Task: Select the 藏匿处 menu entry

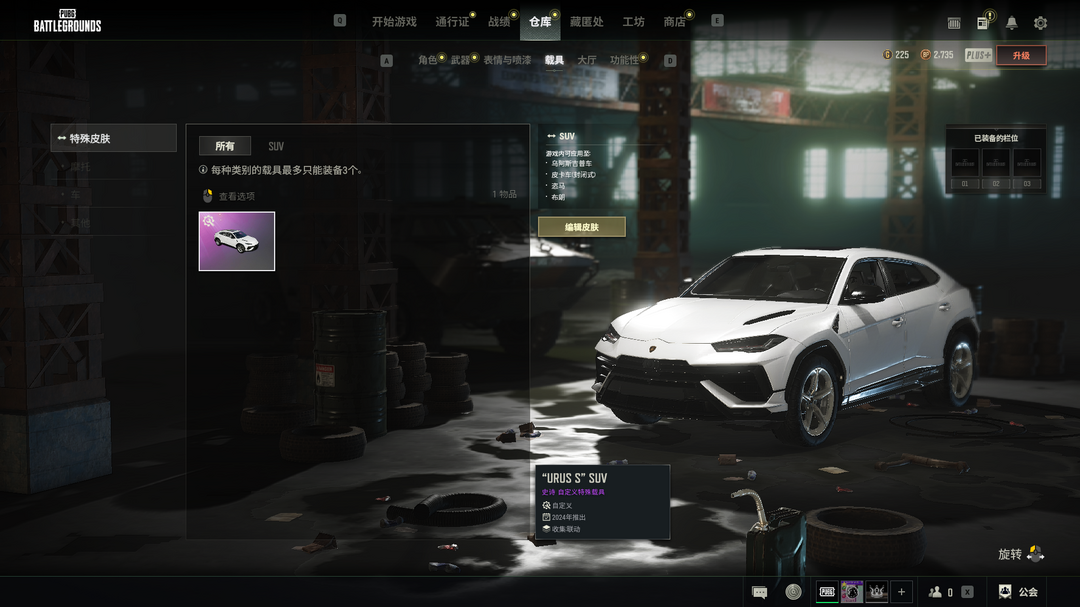Action: 586,21
